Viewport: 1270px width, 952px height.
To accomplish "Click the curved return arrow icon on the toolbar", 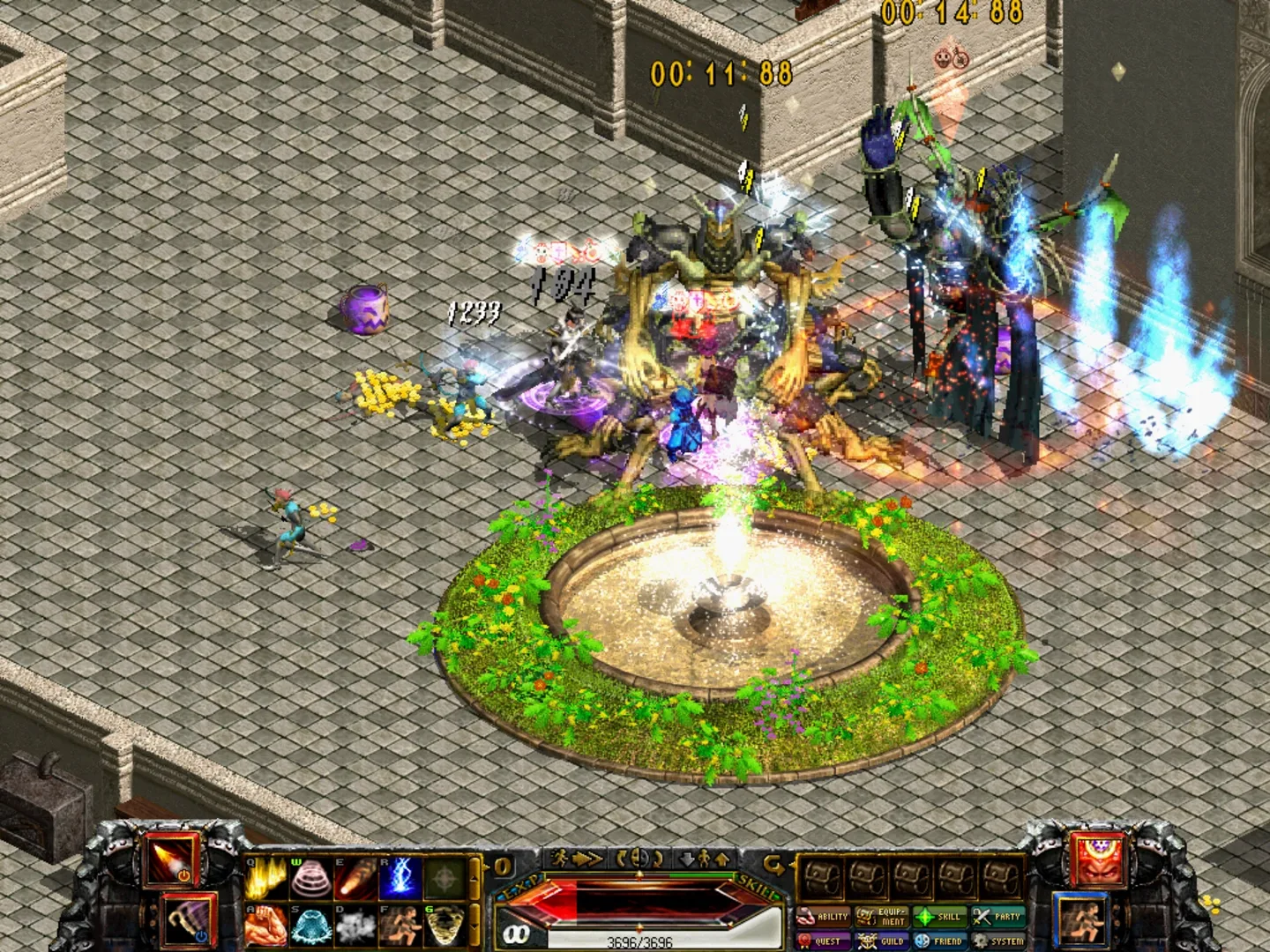I will click(x=773, y=861).
